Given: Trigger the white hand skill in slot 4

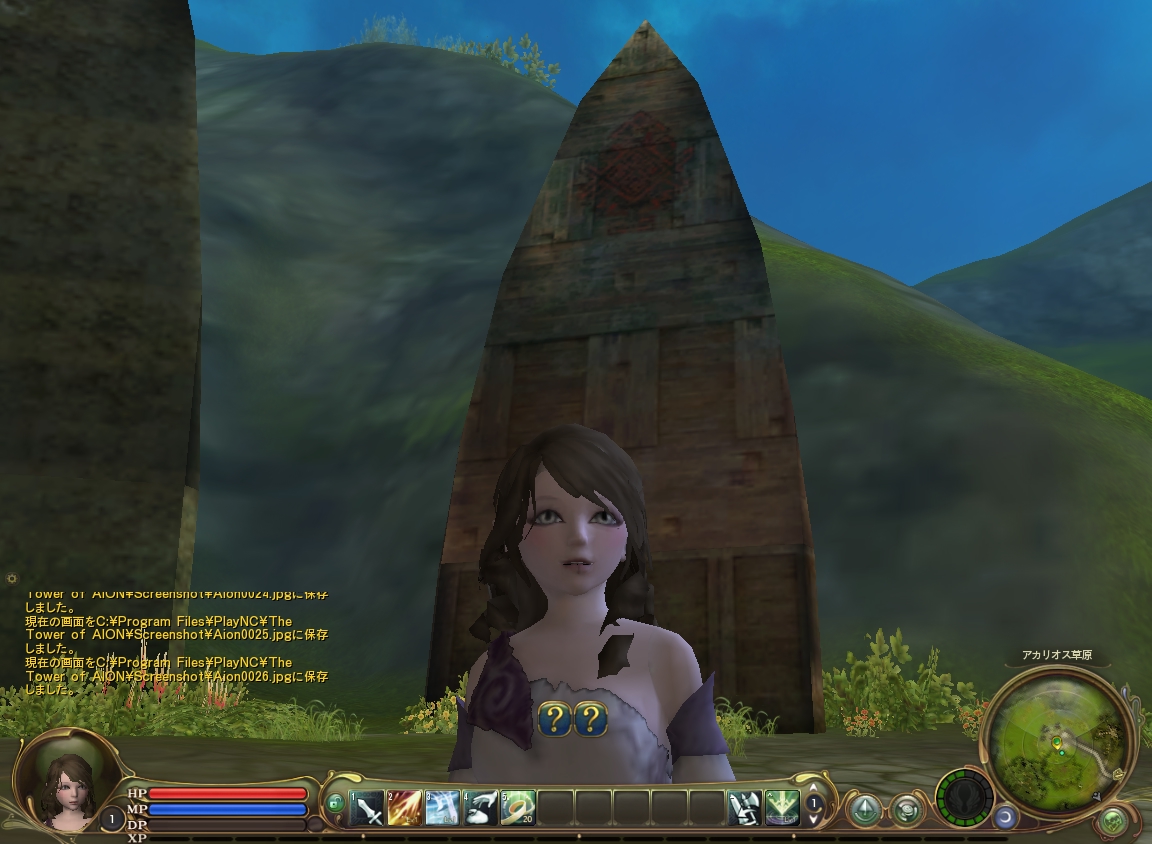Looking at the screenshot, I should (x=480, y=807).
